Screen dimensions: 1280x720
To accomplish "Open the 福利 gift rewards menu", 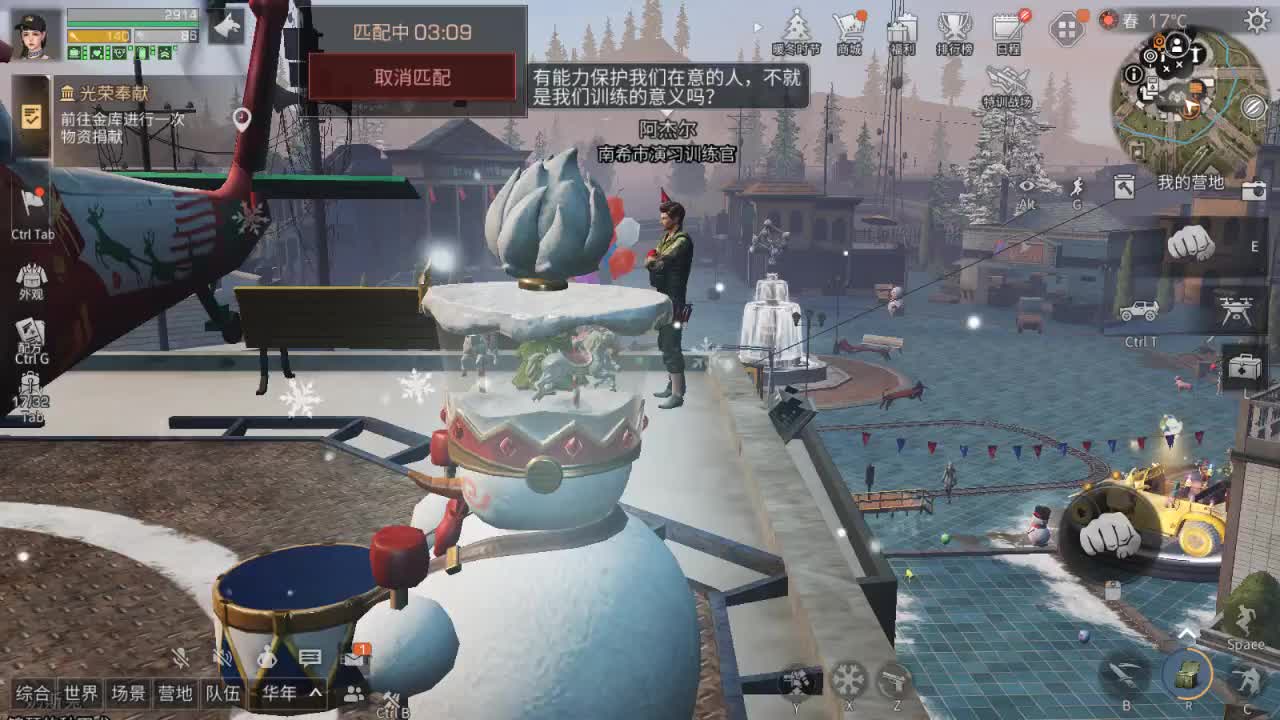I will tap(902, 31).
